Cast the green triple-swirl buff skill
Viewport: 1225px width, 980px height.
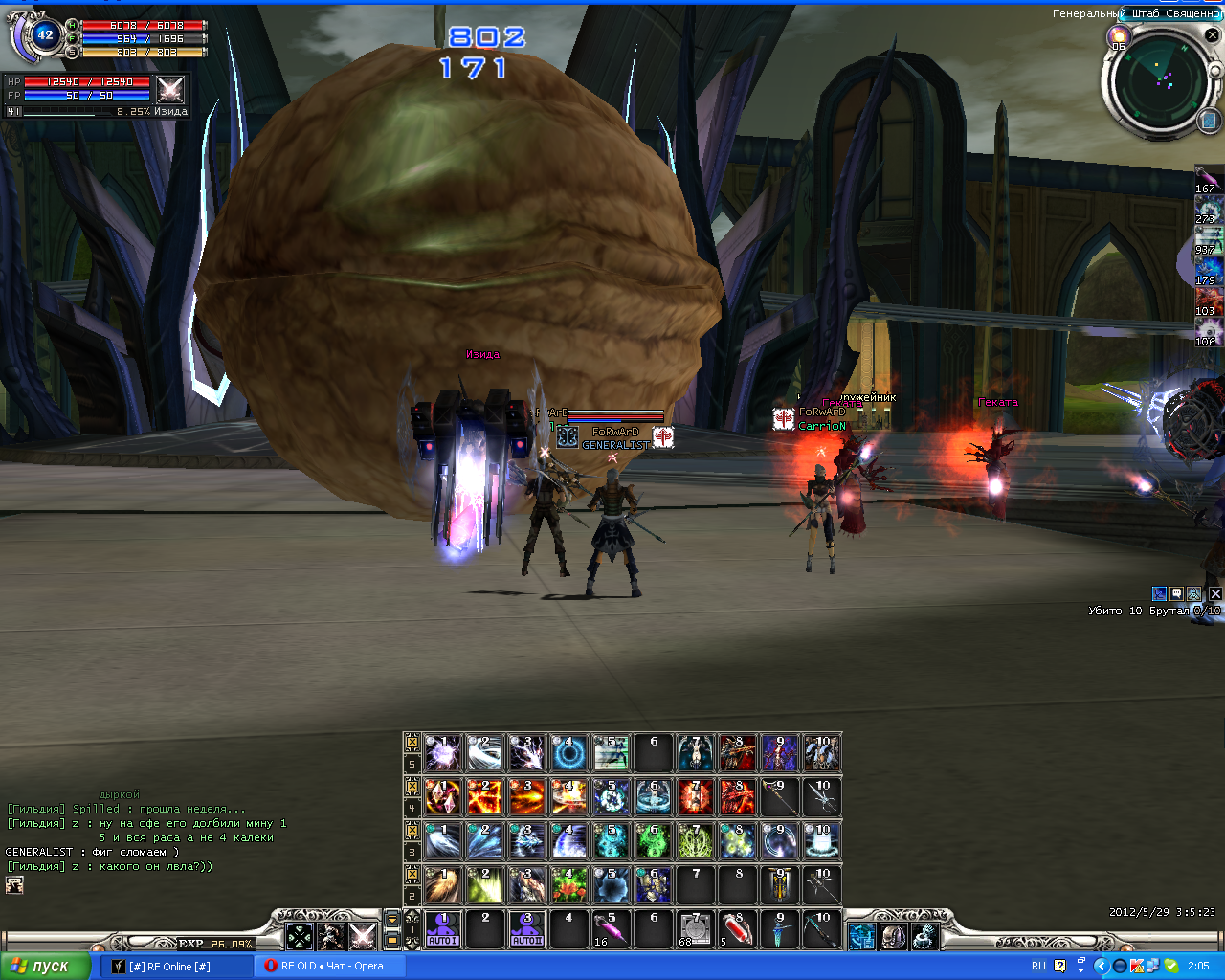point(654,841)
